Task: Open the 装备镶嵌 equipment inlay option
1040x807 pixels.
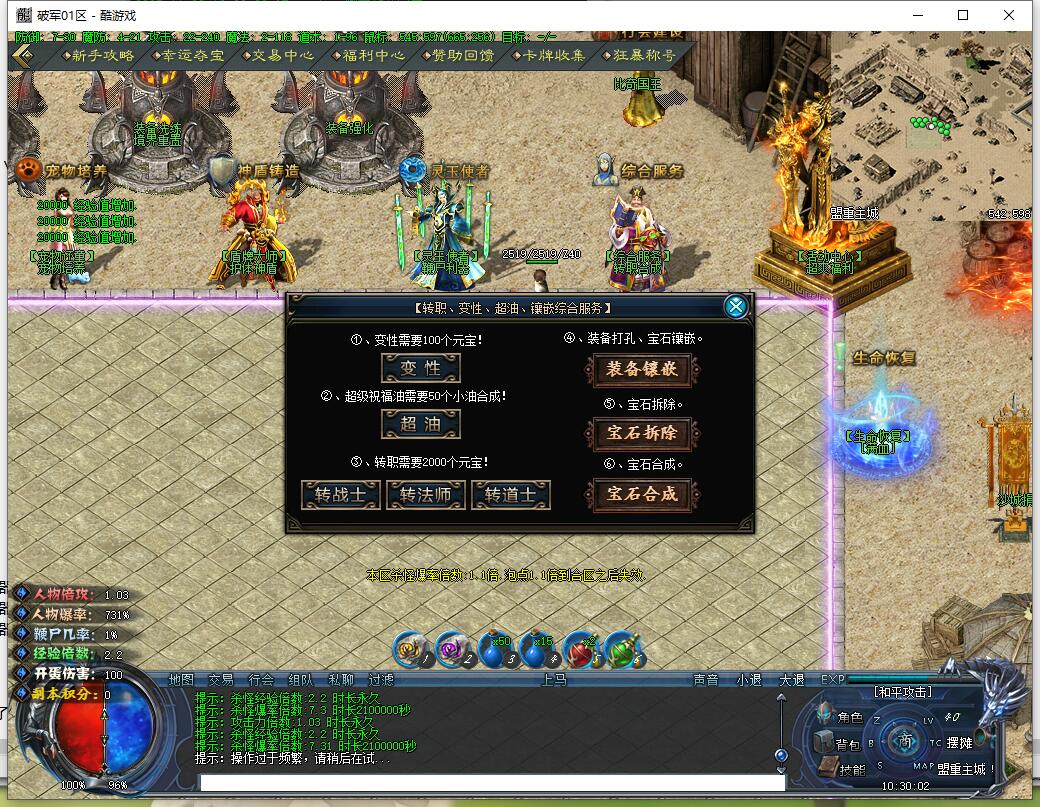Action: click(x=642, y=369)
